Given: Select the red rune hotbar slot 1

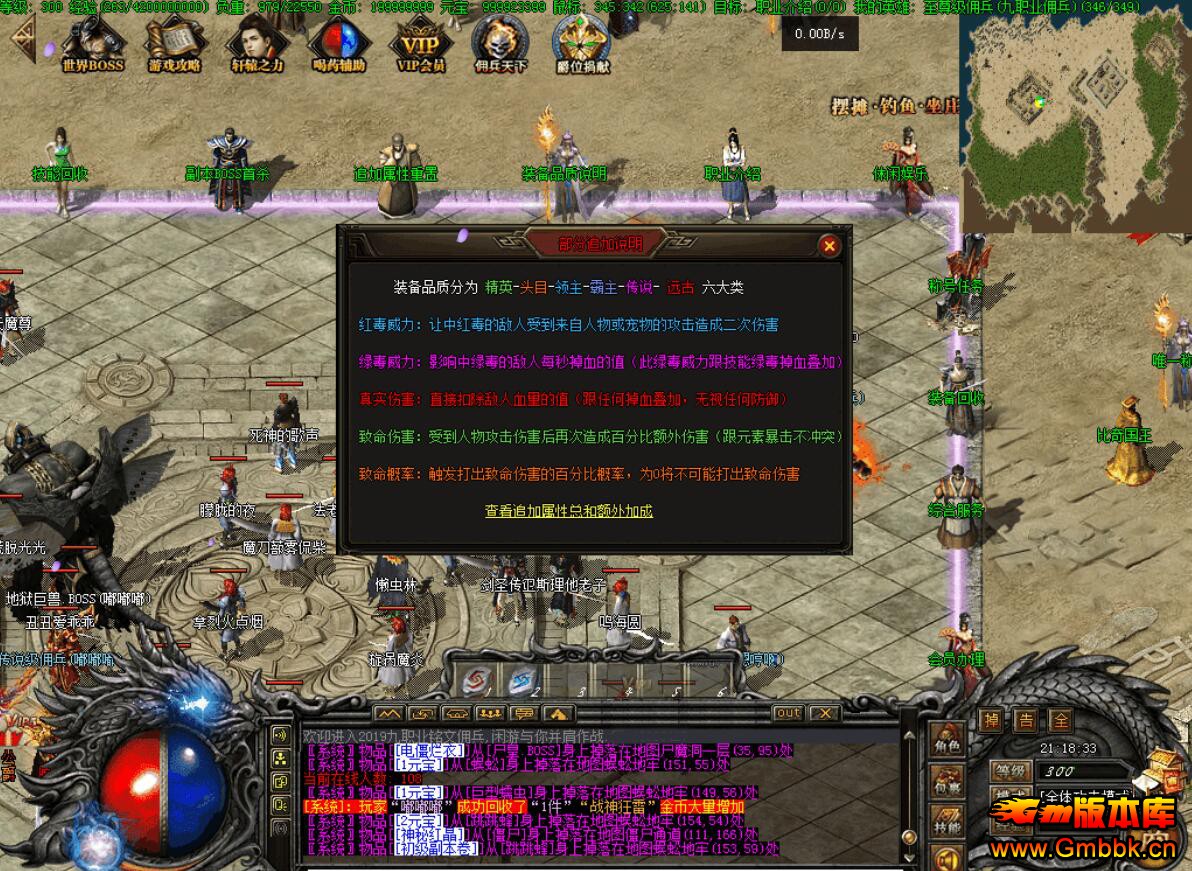Looking at the screenshot, I should [478, 680].
